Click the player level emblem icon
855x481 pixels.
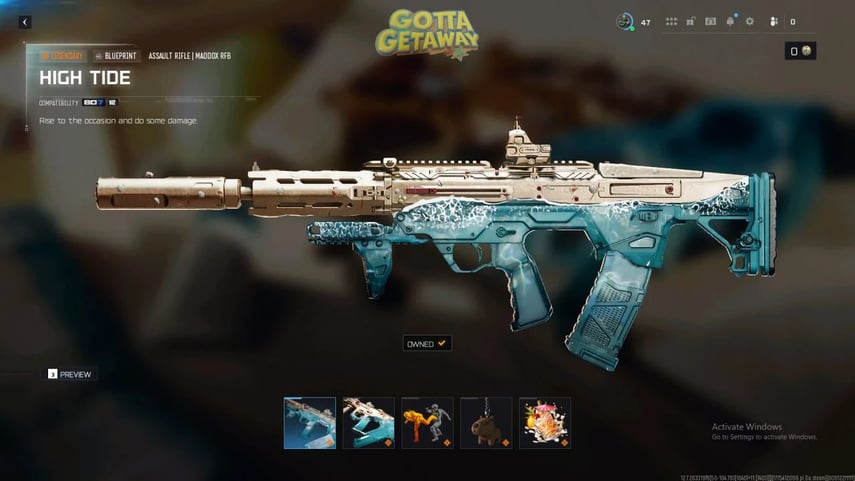click(x=625, y=22)
